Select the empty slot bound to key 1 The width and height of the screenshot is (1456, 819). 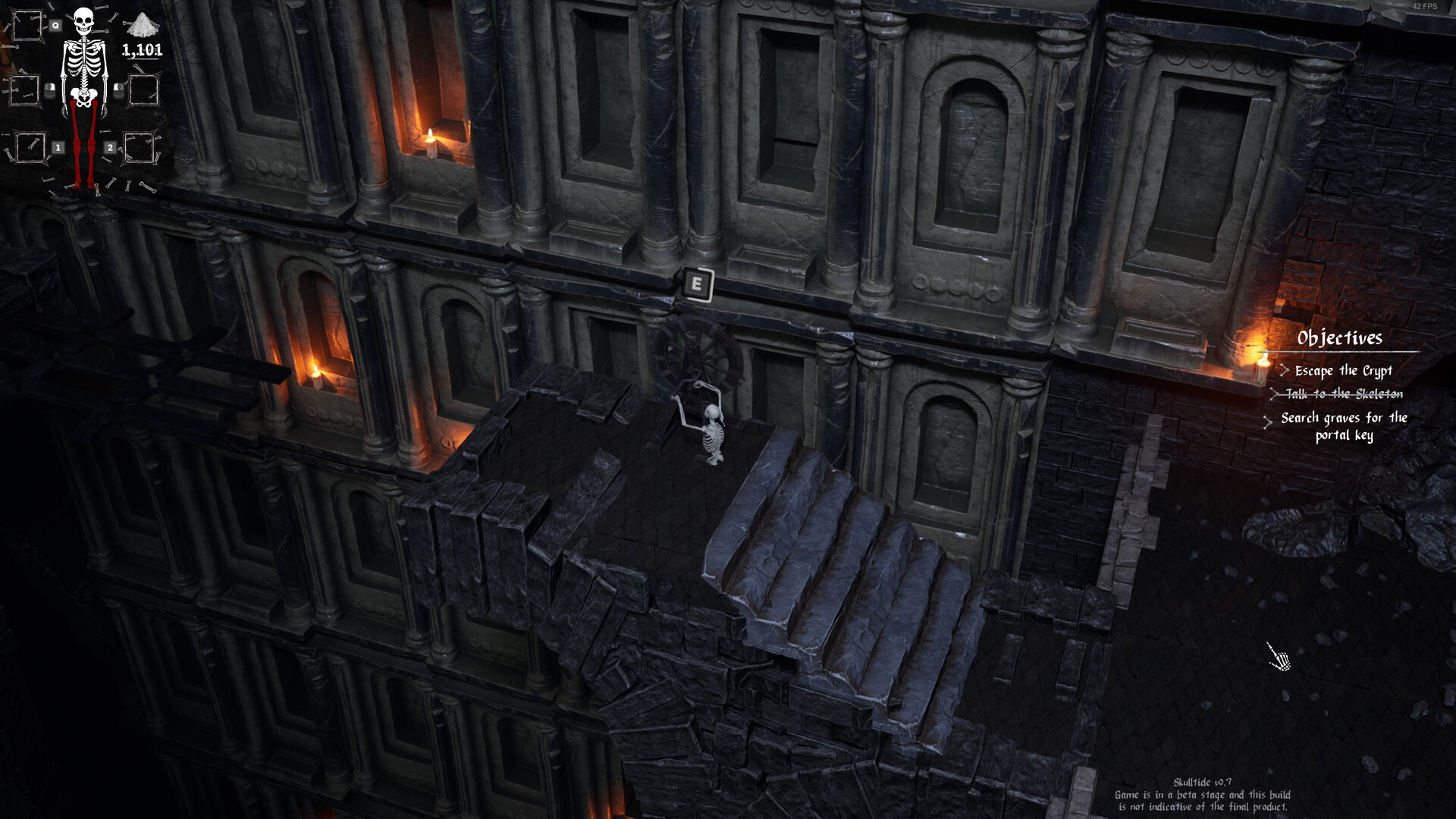click(30, 147)
